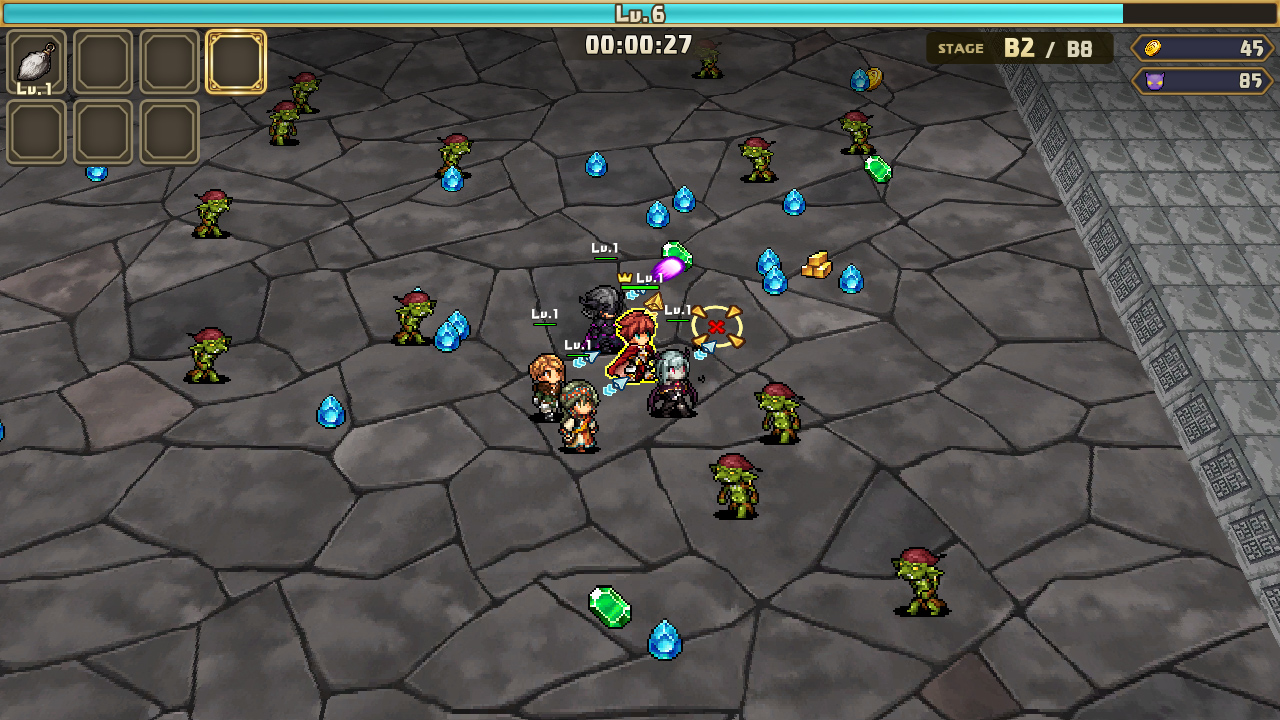The image size is (1280, 720).
Task: Click the Lv.6 experience bar
Action: click(640, 14)
